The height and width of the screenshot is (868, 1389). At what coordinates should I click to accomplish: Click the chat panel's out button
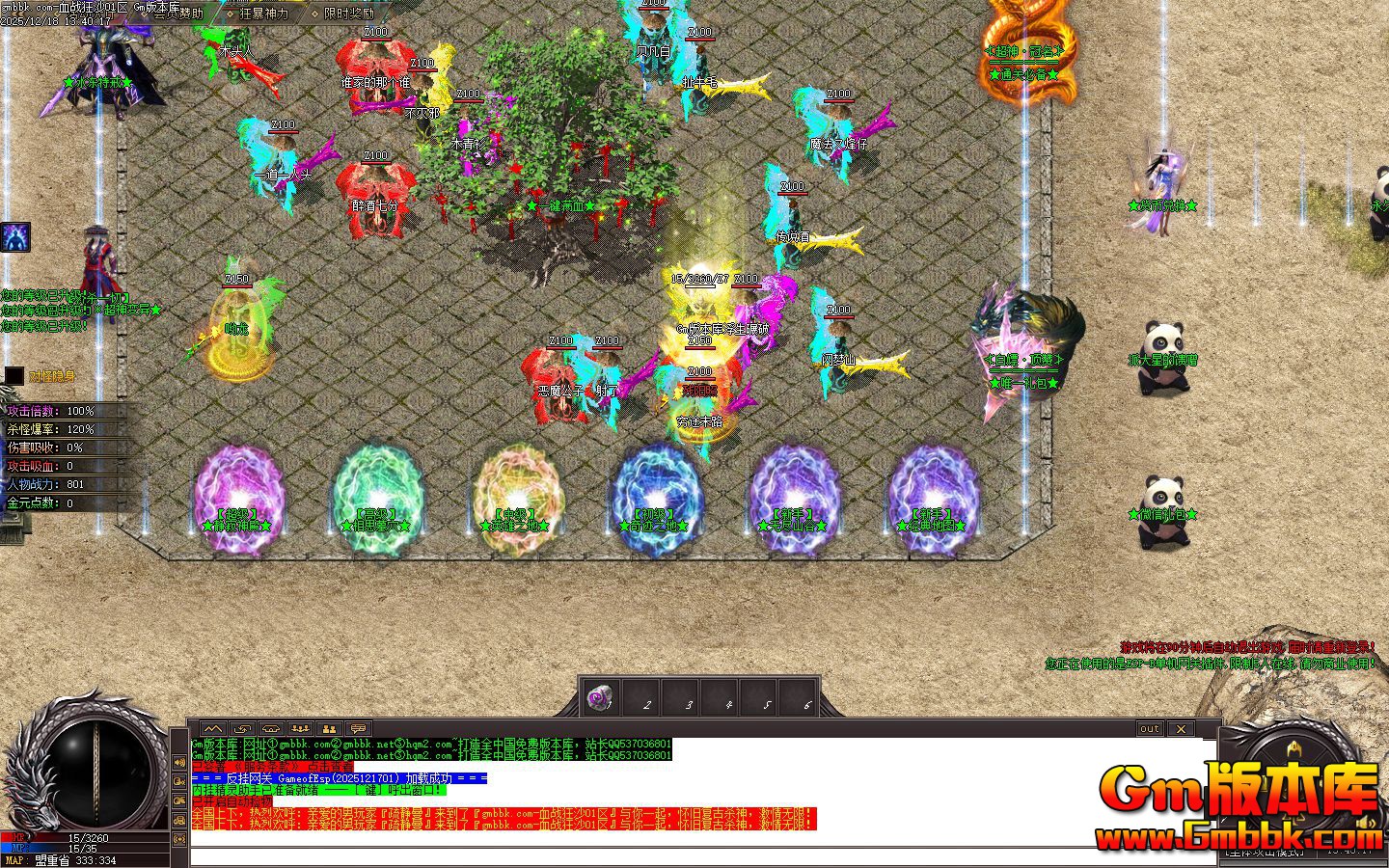pyautogui.click(x=1150, y=729)
